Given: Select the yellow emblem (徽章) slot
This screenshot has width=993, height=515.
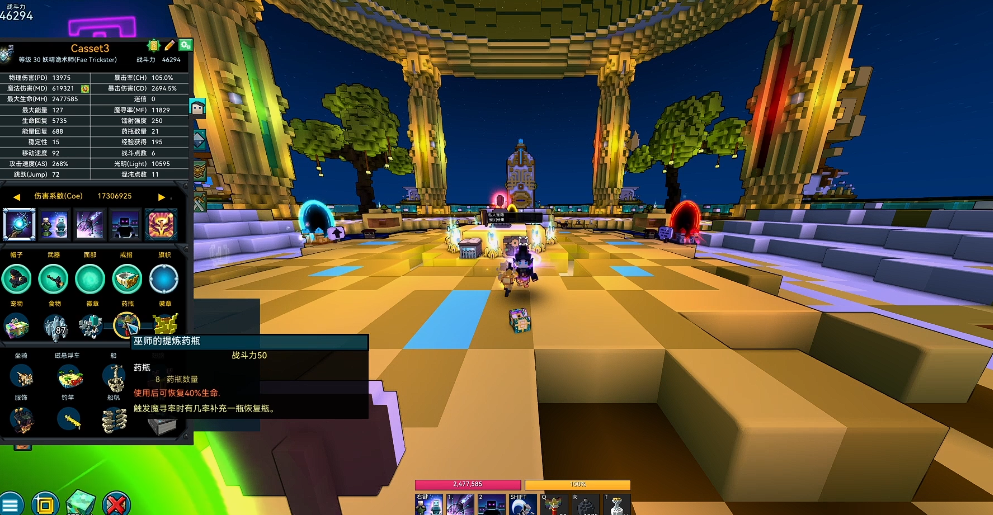Looking at the screenshot, I should [x=162, y=324].
